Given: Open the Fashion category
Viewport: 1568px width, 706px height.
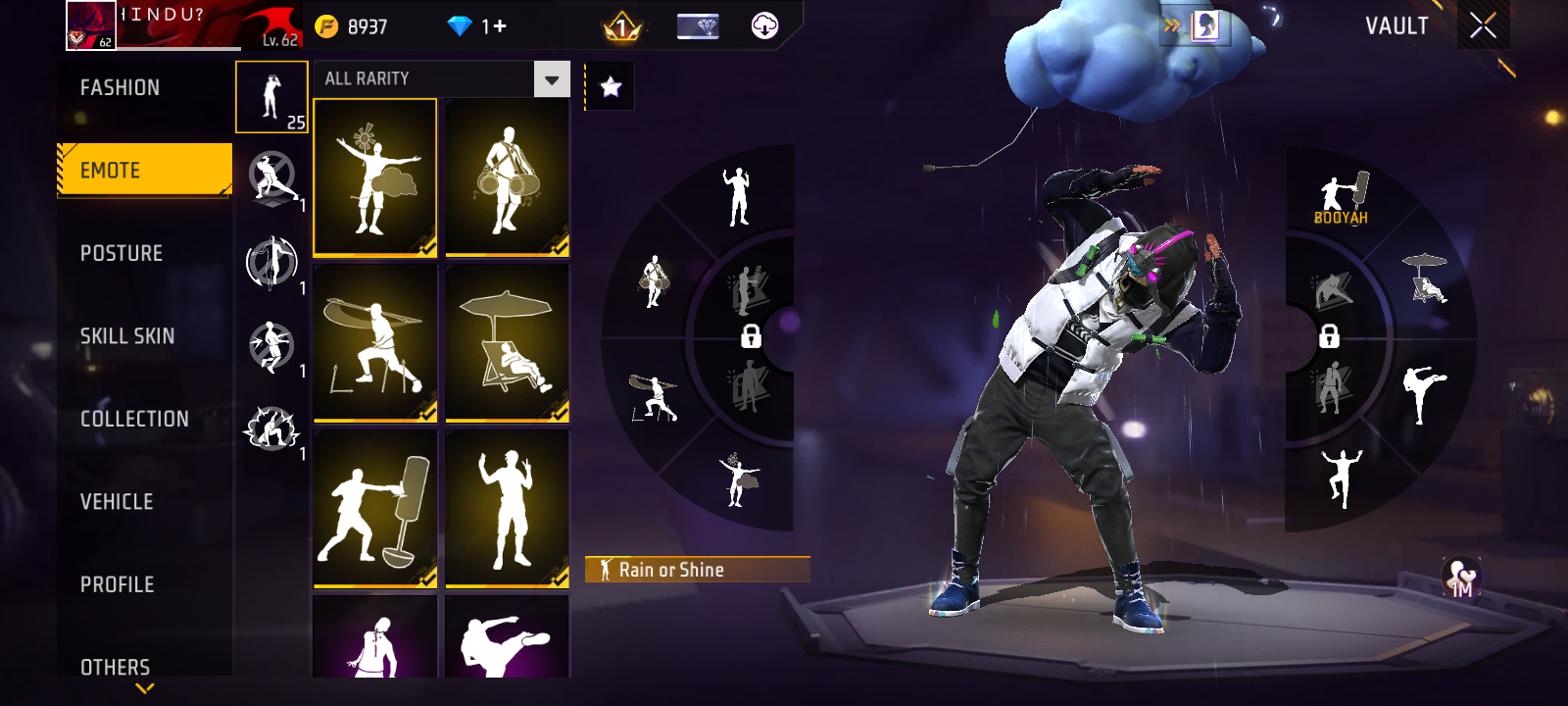Looking at the screenshot, I should [x=121, y=88].
